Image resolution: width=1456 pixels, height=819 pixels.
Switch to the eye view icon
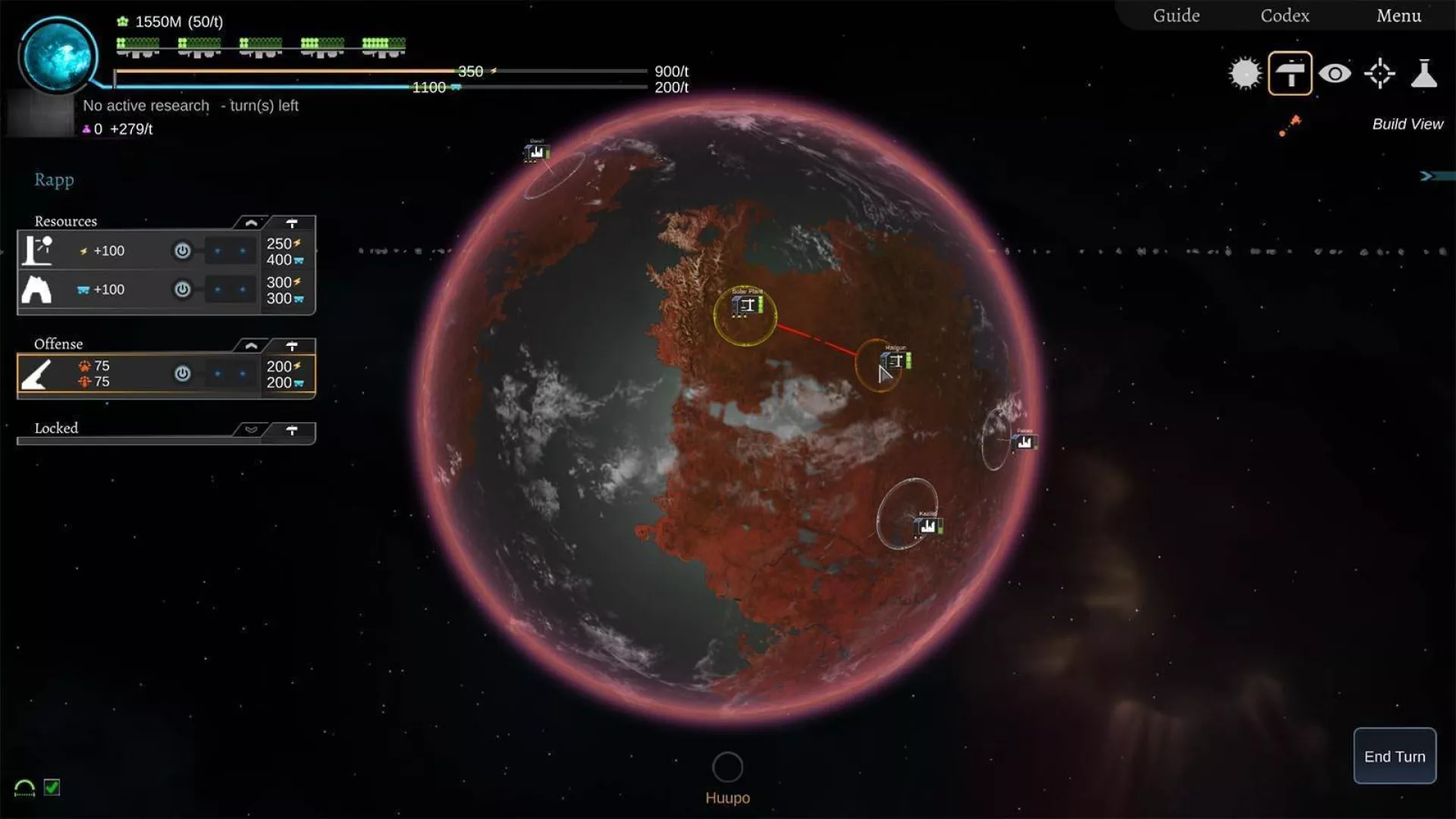(x=1335, y=74)
